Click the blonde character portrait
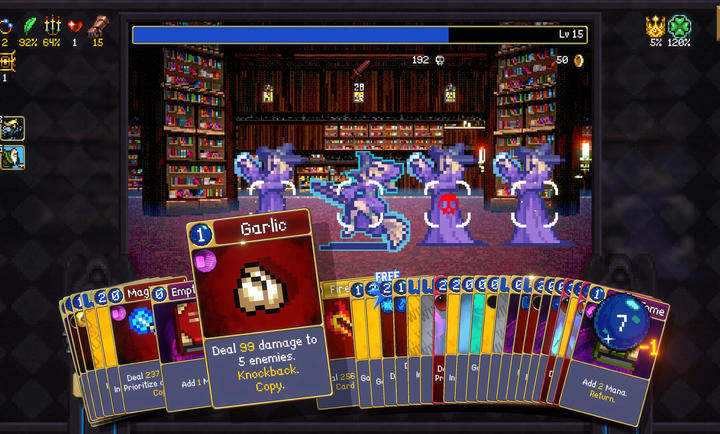 13,128
